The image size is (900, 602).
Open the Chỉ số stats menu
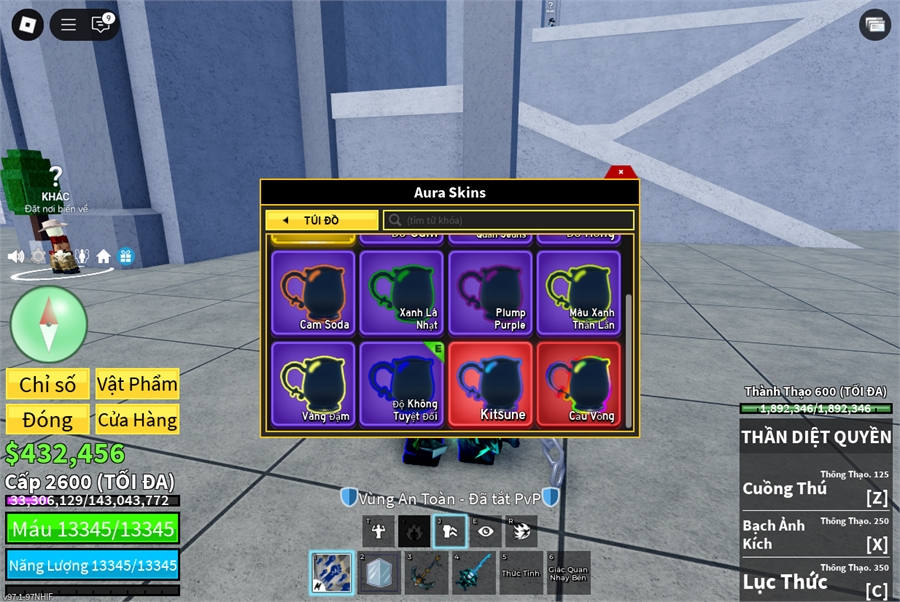pos(48,384)
